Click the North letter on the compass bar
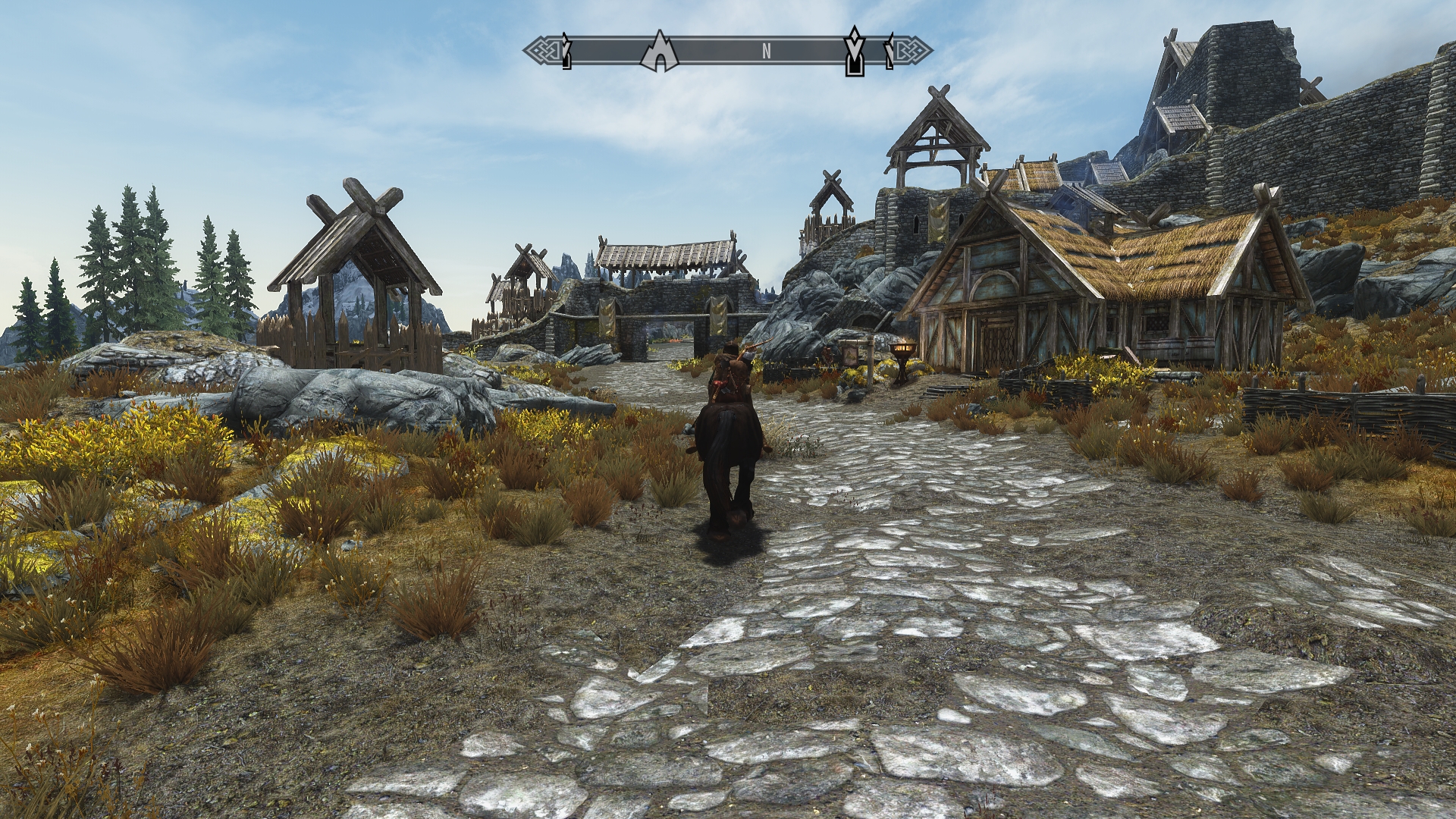1456x819 pixels. (767, 52)
